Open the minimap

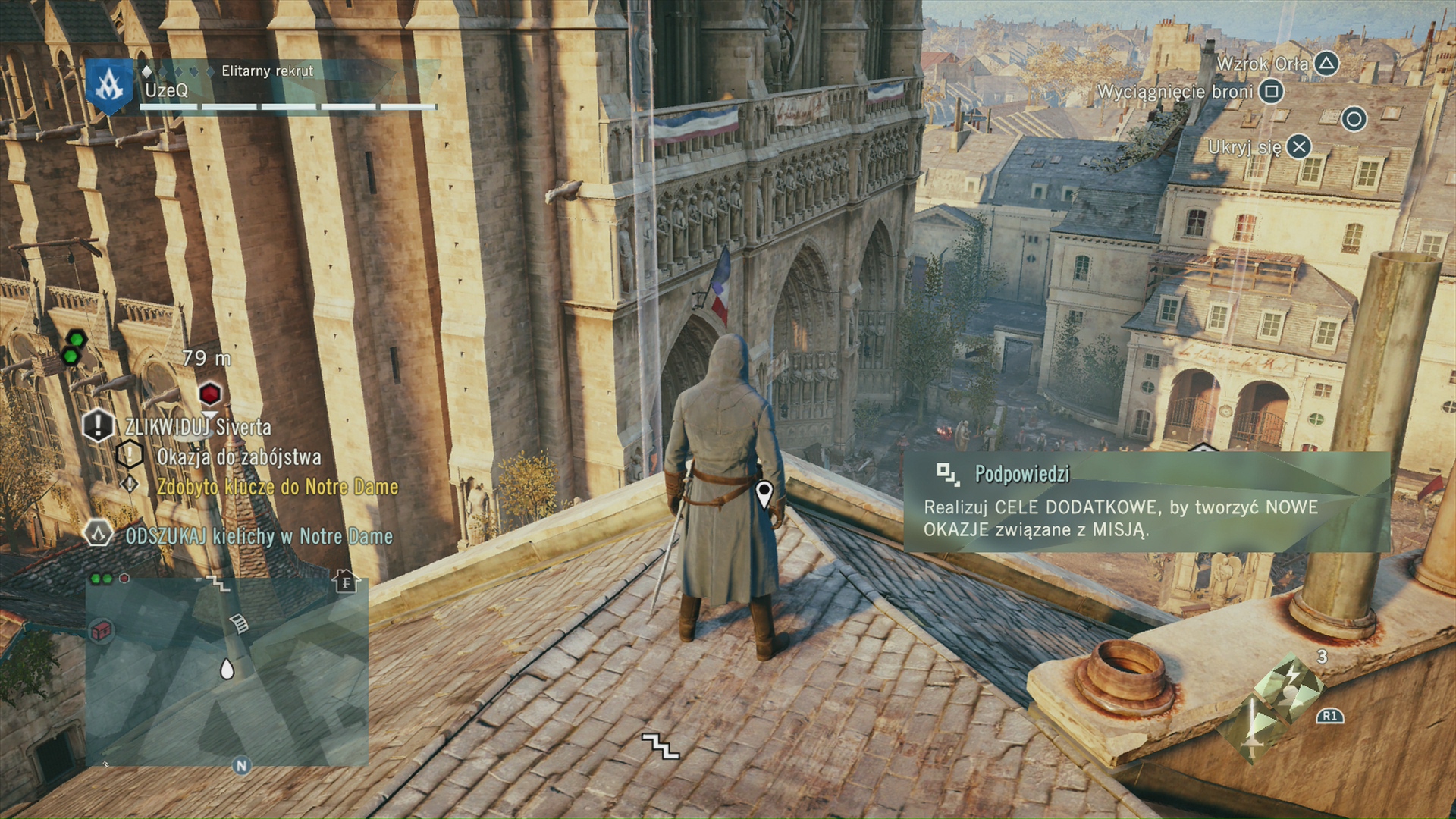(x=227, y=671)
